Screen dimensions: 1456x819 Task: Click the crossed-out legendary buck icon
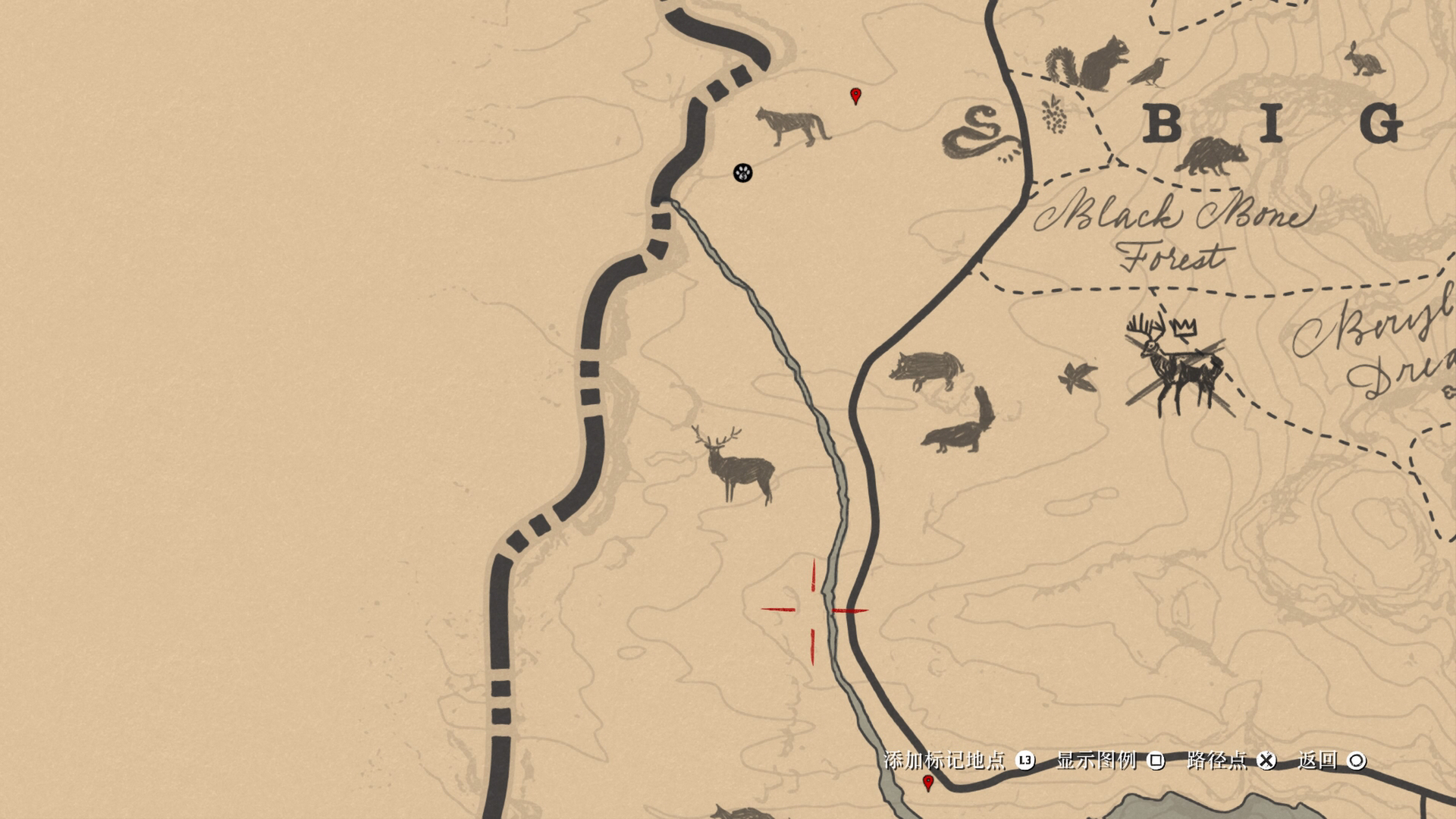(x=1175, y=366)
